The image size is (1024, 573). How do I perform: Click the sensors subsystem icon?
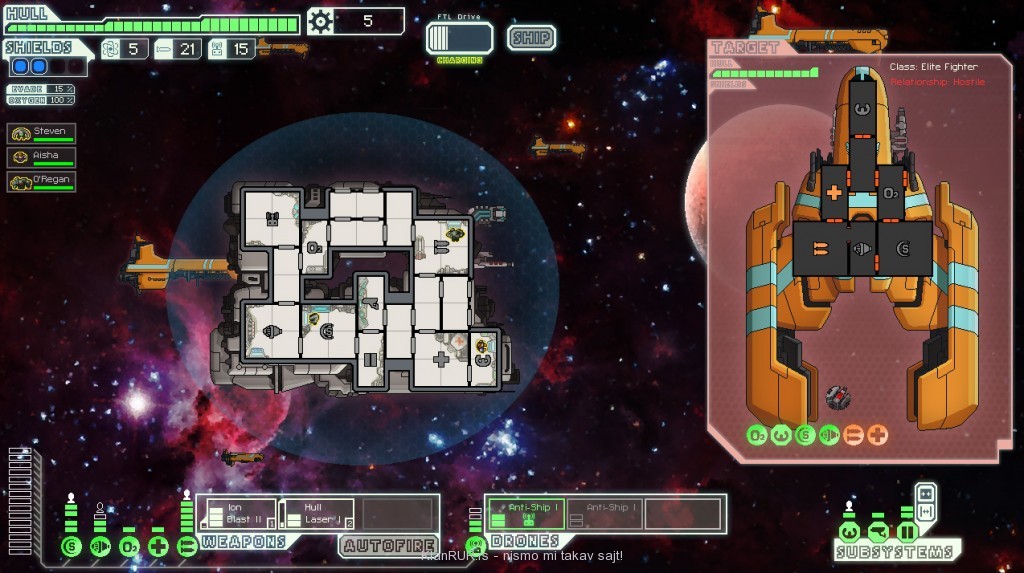[x=878, y=531]
